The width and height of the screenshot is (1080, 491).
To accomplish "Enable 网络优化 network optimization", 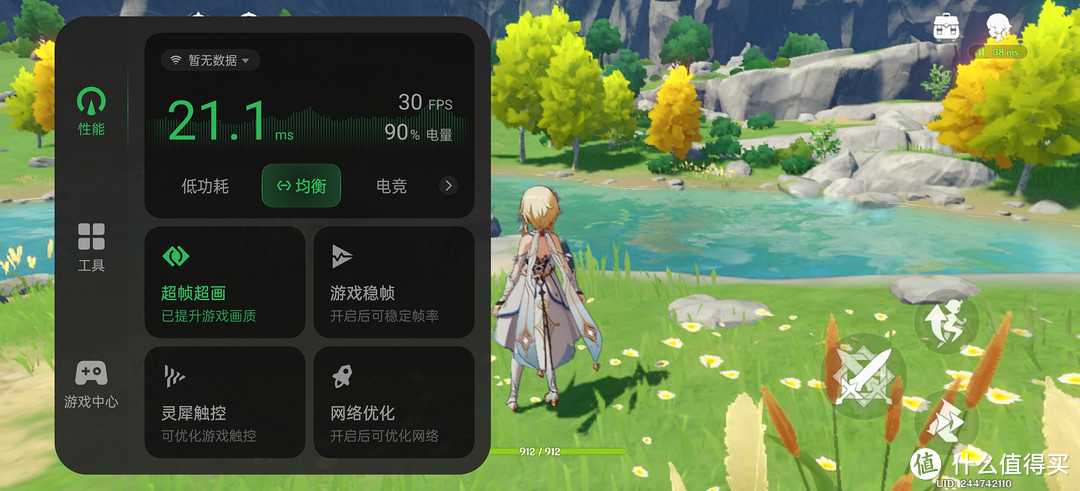I will 394,402.
